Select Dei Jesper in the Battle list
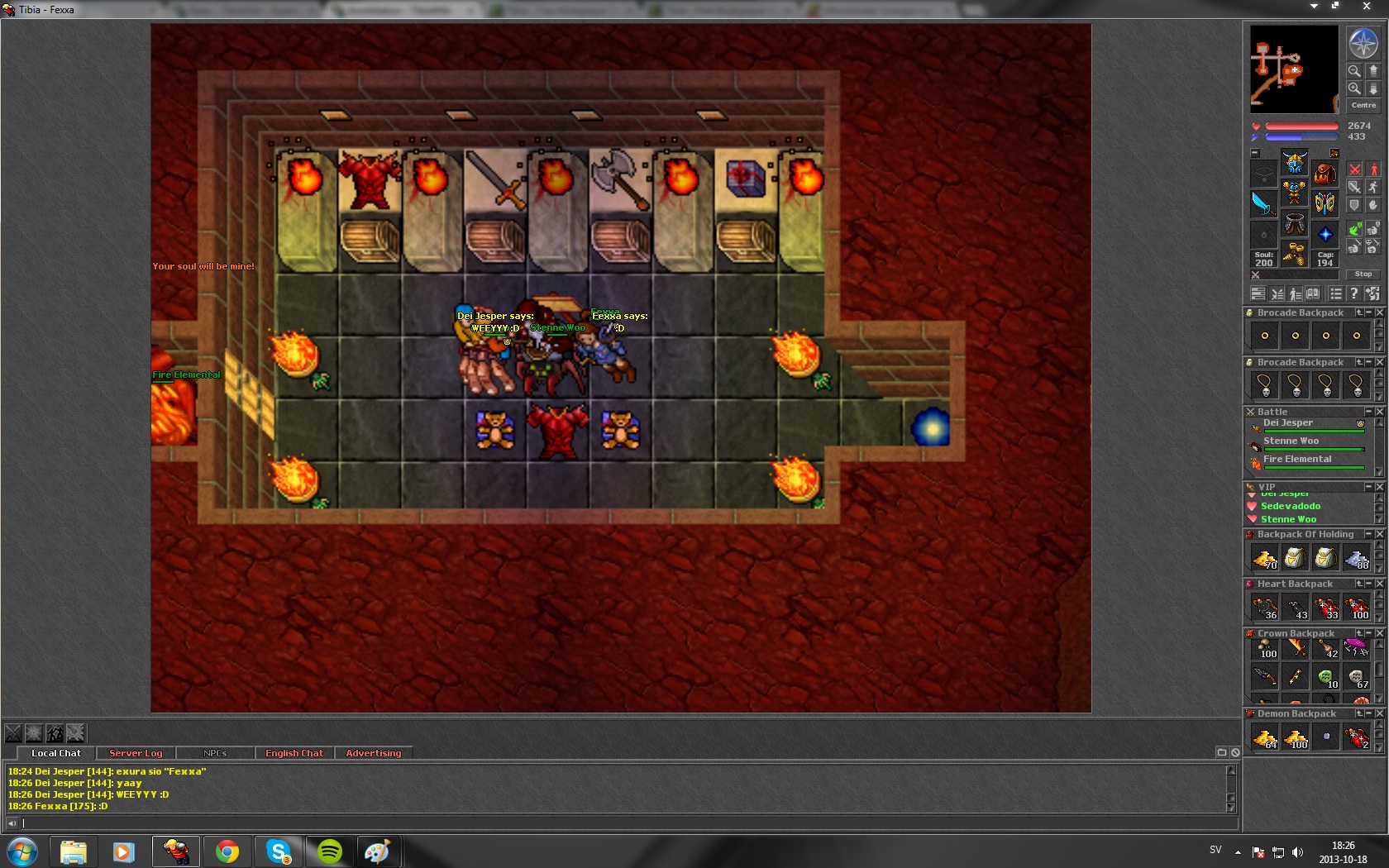Image resolution: width=1389 pixels, height=868 pixels. (1287, 423)
